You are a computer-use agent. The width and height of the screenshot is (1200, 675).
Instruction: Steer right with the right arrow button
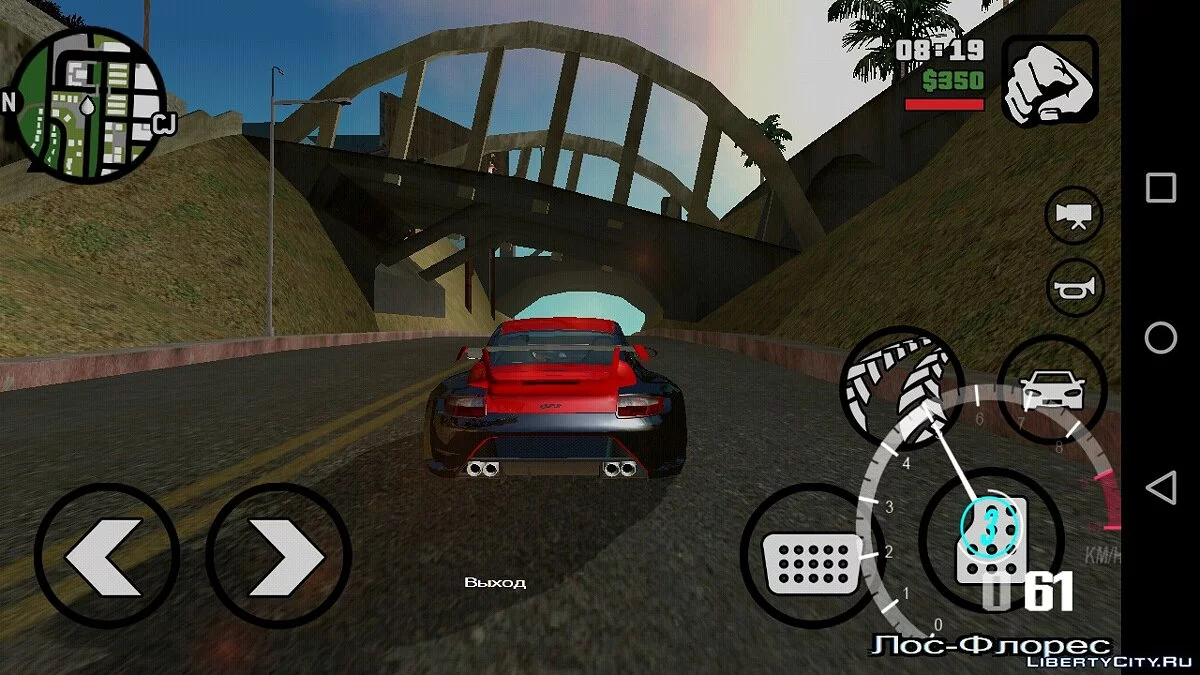[279, 556]
